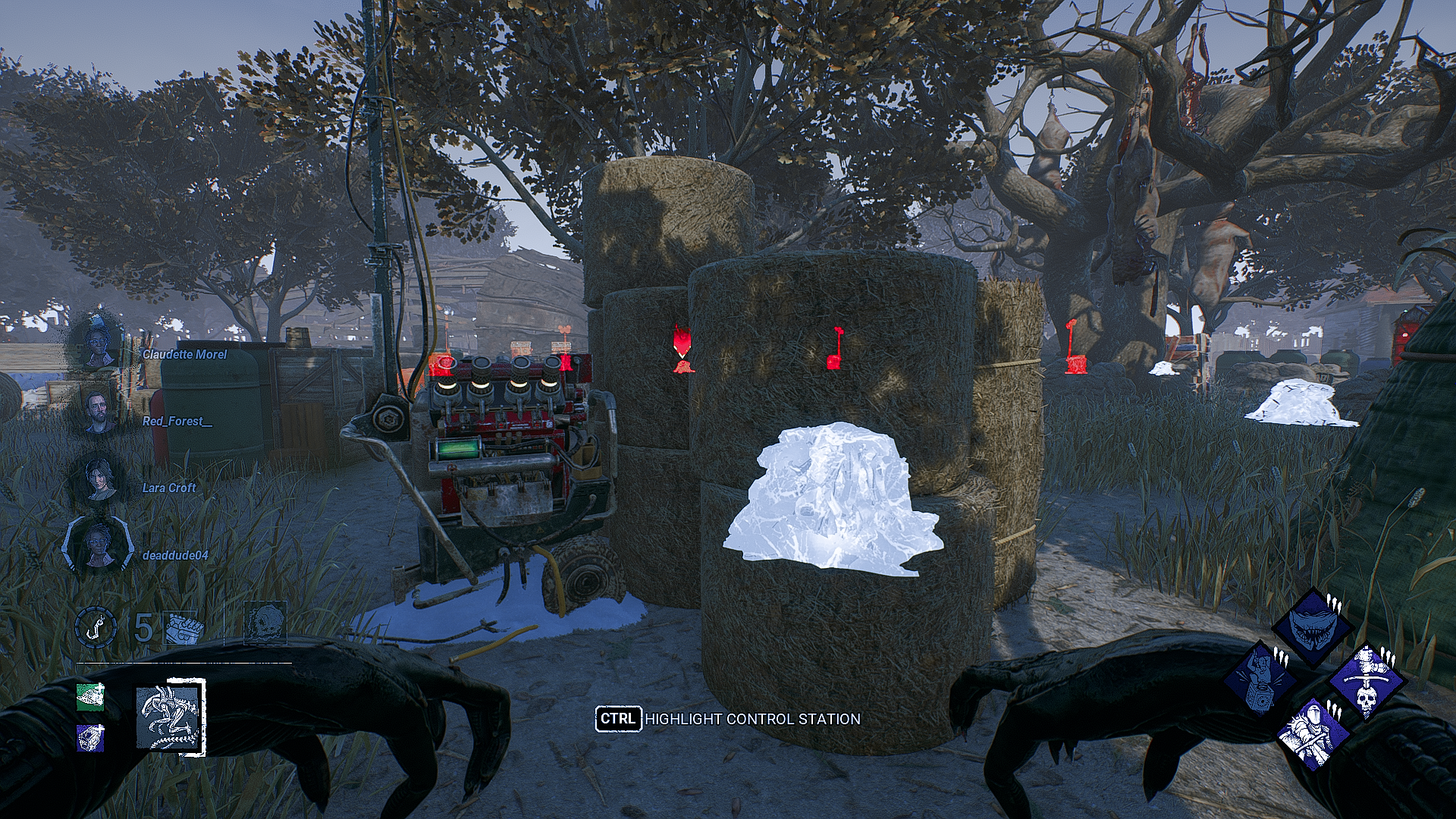The width and height of the screenshot is (1456, 819).
Task: Select the green add-on icon
Action: click(x=90, y=697)
